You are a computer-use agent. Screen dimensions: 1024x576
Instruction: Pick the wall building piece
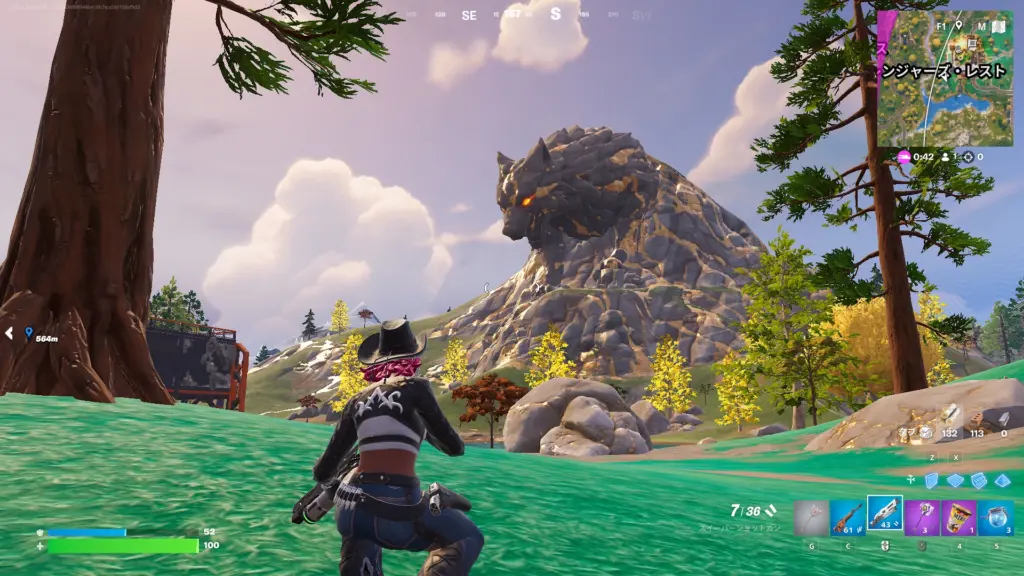coord(930,480)
